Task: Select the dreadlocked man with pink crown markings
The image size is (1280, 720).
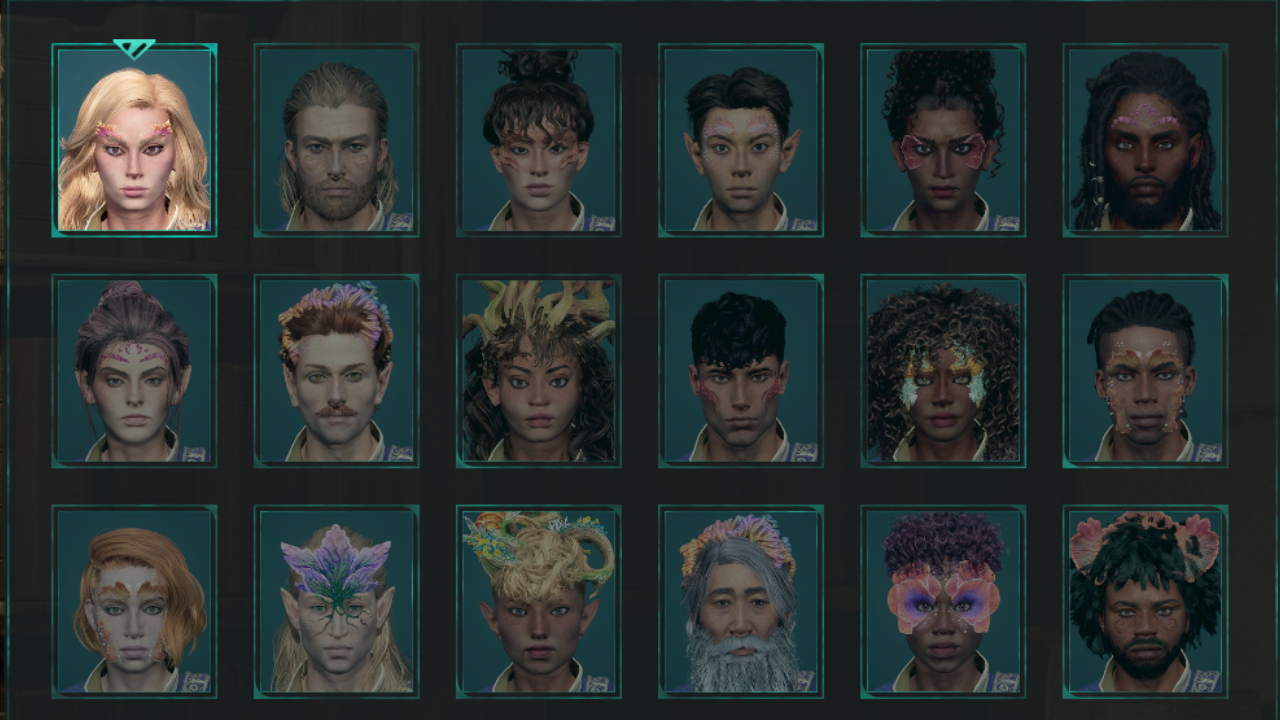Action: (x=1143, y=140)
